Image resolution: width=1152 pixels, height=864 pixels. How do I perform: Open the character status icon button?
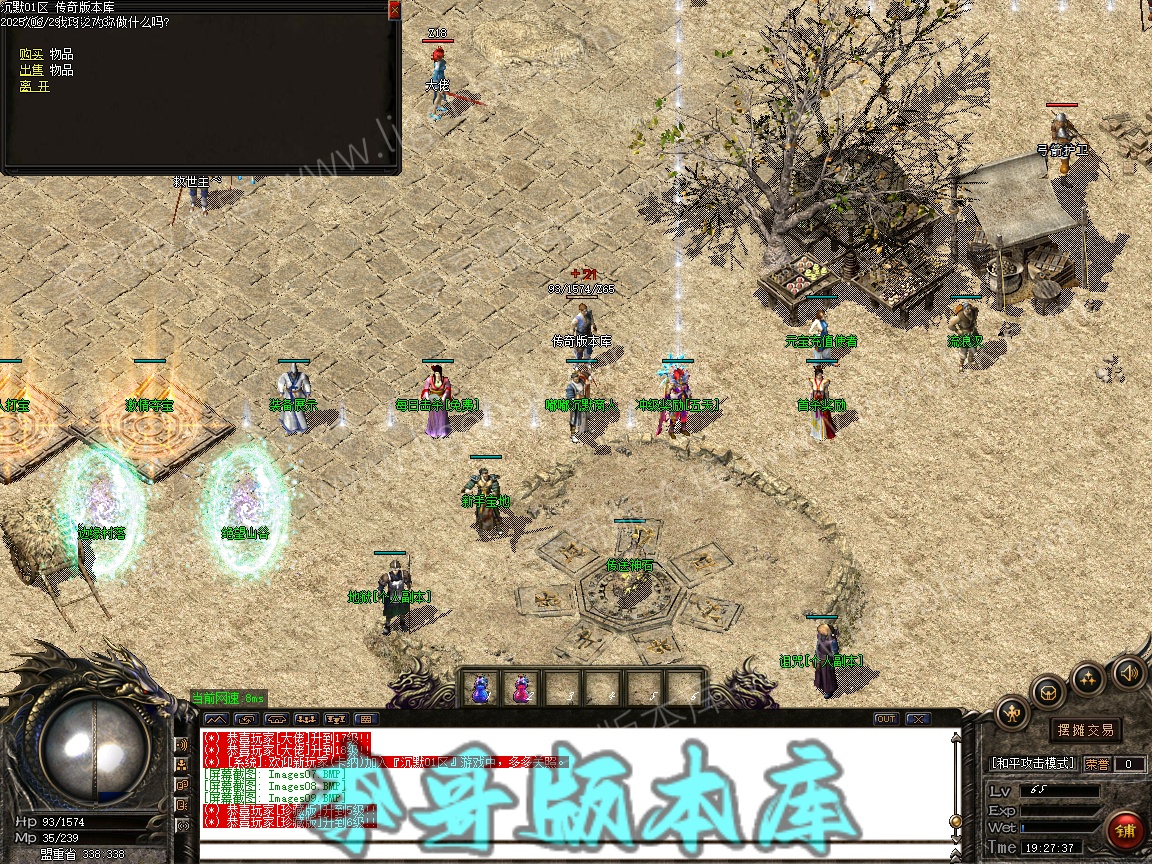tap(1012, 712)
